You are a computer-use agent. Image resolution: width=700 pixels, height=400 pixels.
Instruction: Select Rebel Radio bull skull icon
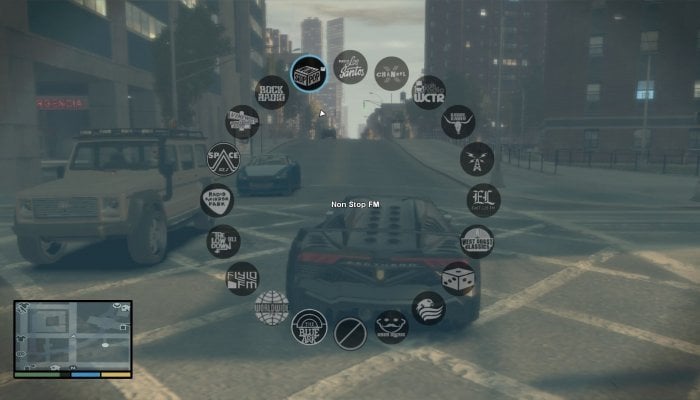457,122
